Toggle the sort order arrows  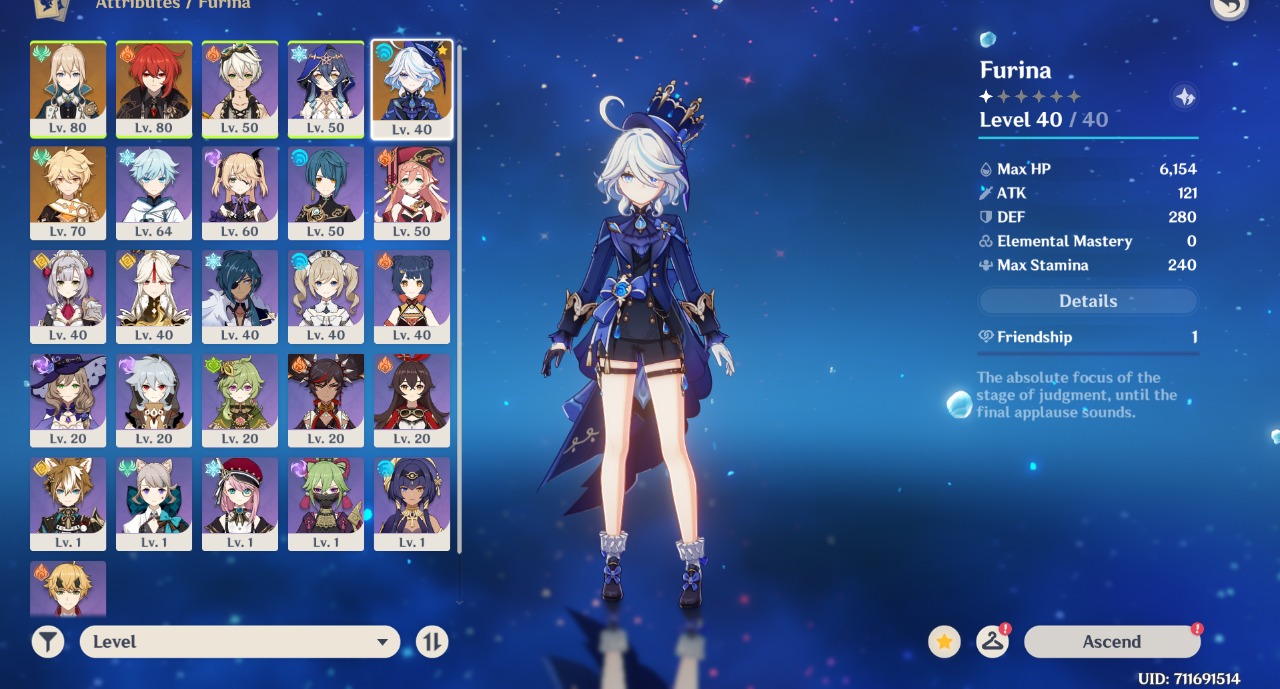[x=432, y=642]
